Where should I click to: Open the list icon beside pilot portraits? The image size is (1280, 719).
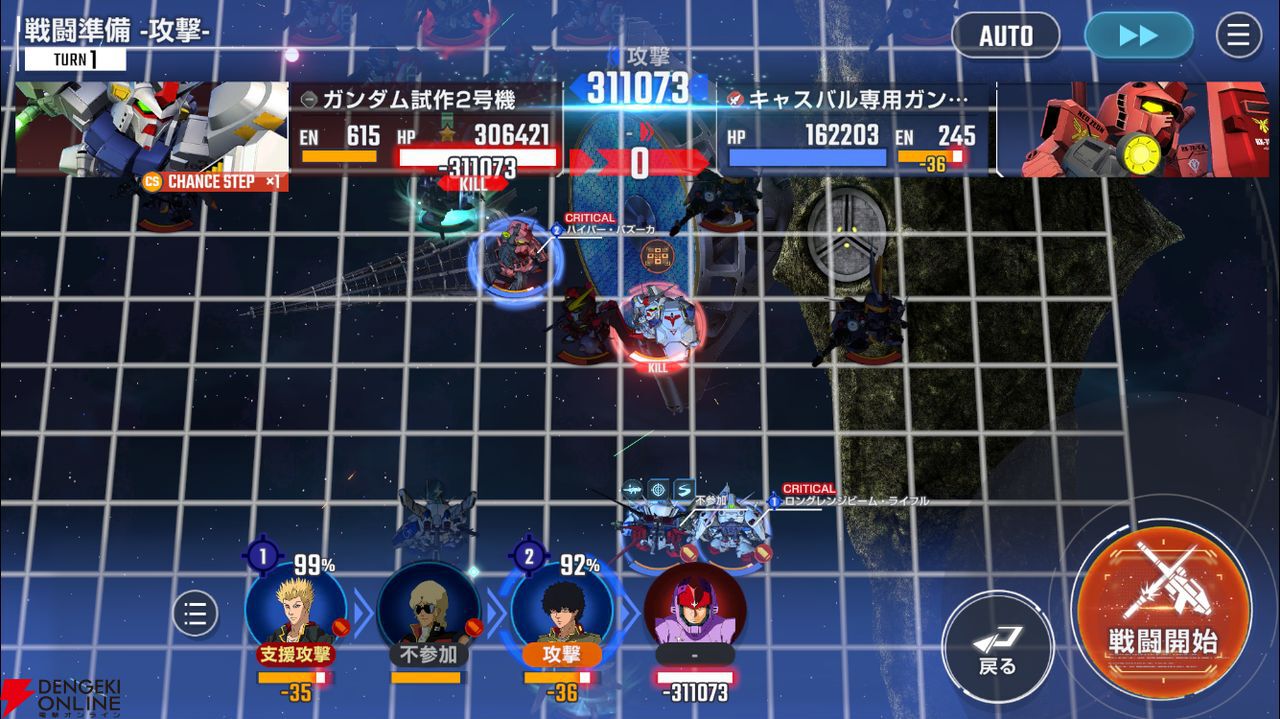[195, 613]
